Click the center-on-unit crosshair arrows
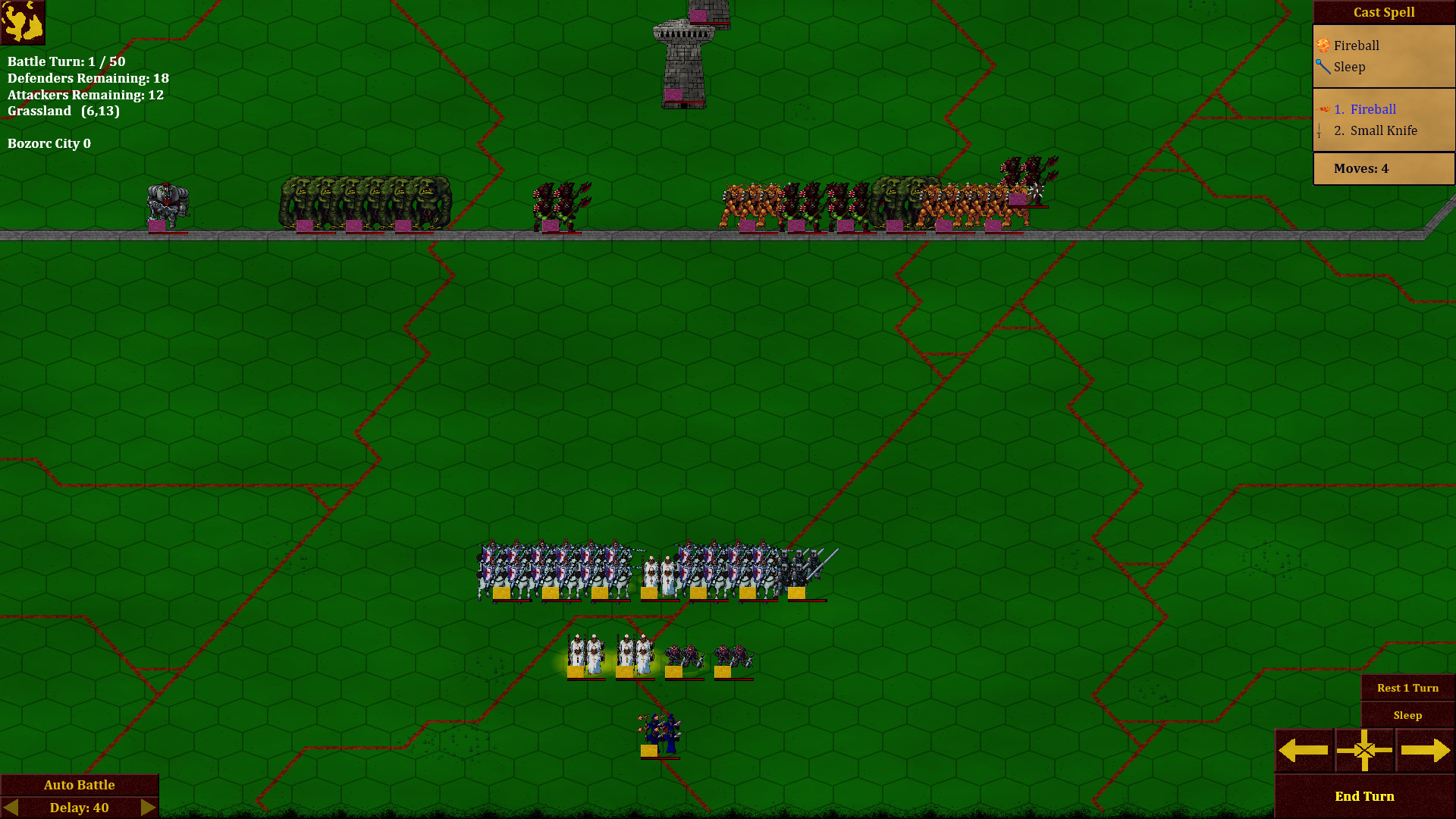This screenshot has height=819, width=1456. tap(1364, 750)
